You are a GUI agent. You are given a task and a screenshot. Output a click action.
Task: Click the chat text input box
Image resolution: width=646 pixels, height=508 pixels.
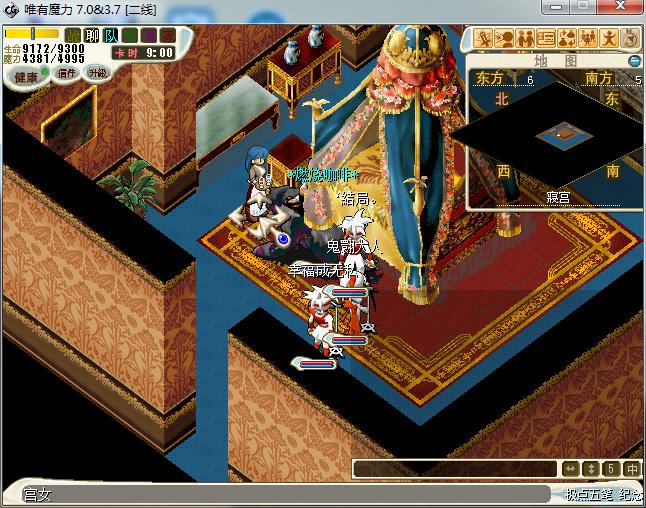coord(455,469)
